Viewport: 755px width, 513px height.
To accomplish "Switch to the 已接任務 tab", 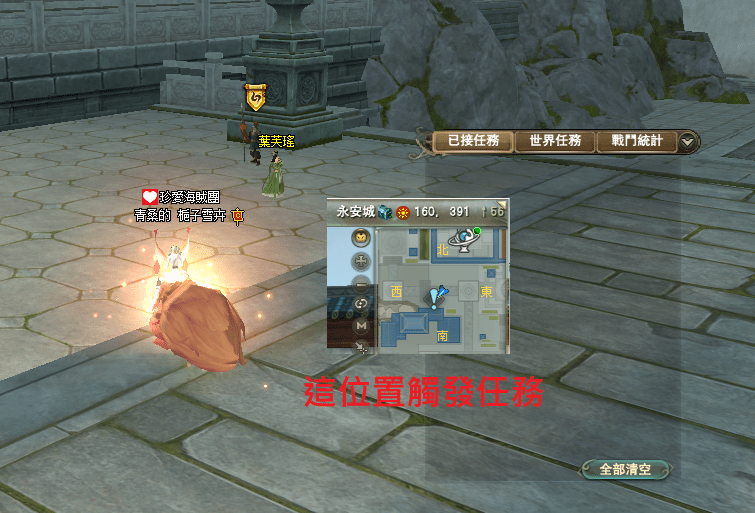I will 473,141.
